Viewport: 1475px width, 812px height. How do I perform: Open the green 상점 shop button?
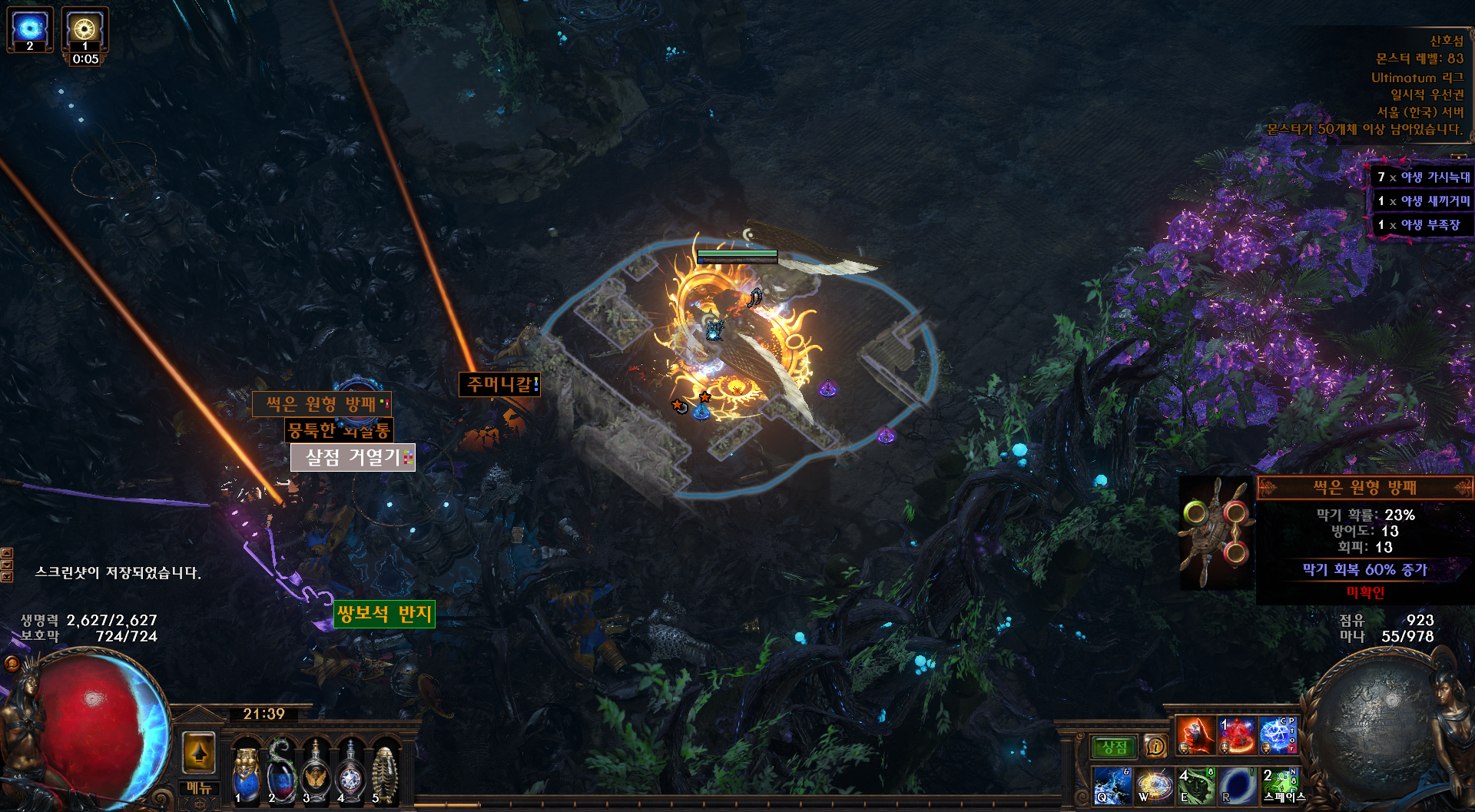1114,747
